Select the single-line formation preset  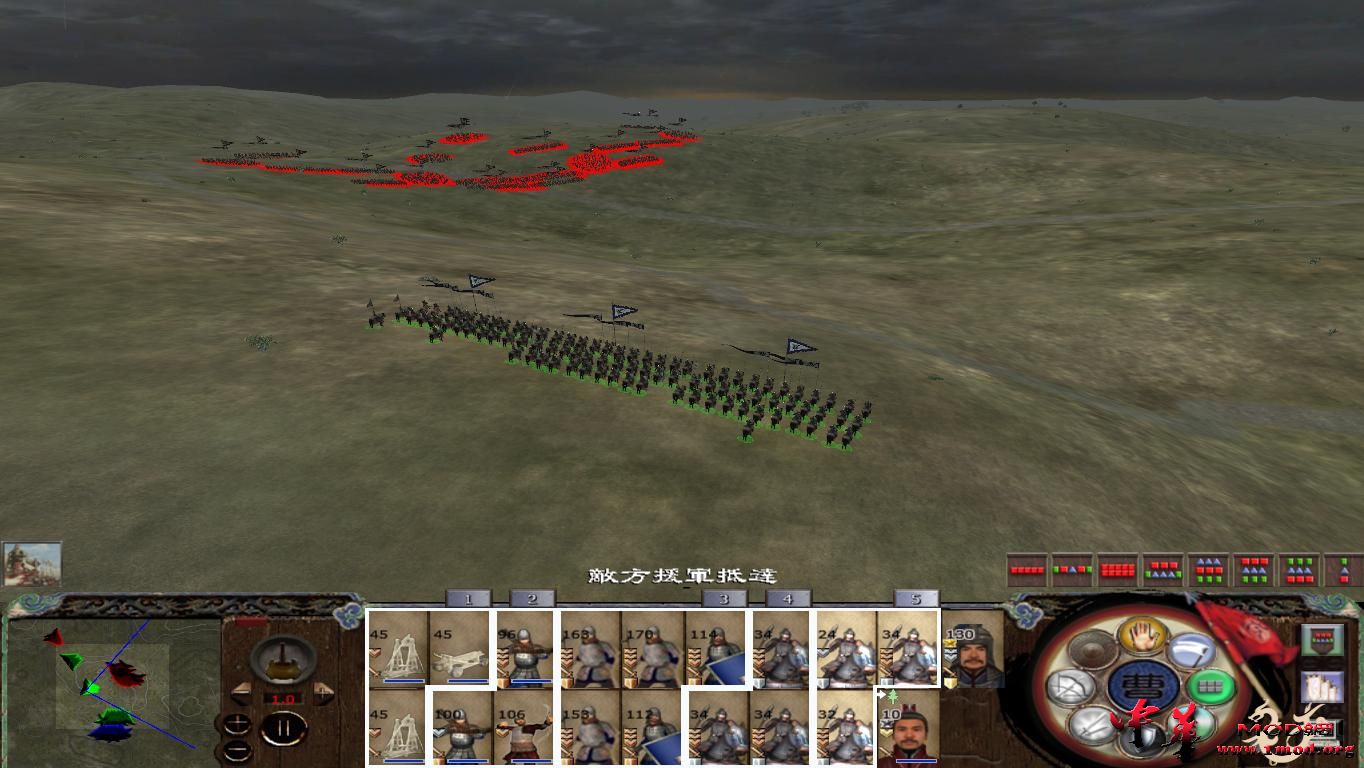click(1025, 568)
